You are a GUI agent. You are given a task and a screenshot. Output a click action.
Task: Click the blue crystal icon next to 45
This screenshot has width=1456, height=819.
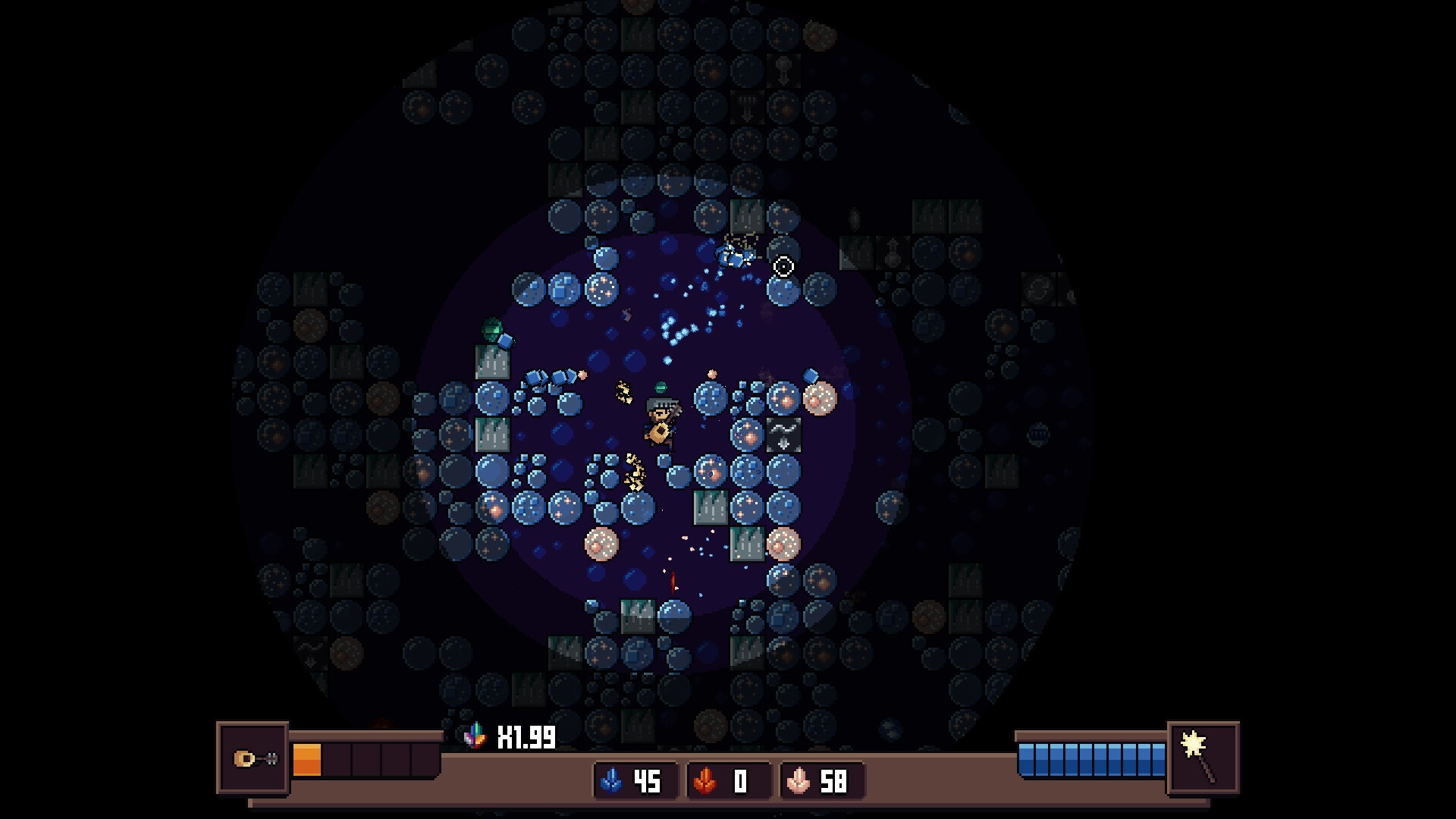[x=611, y=782]
